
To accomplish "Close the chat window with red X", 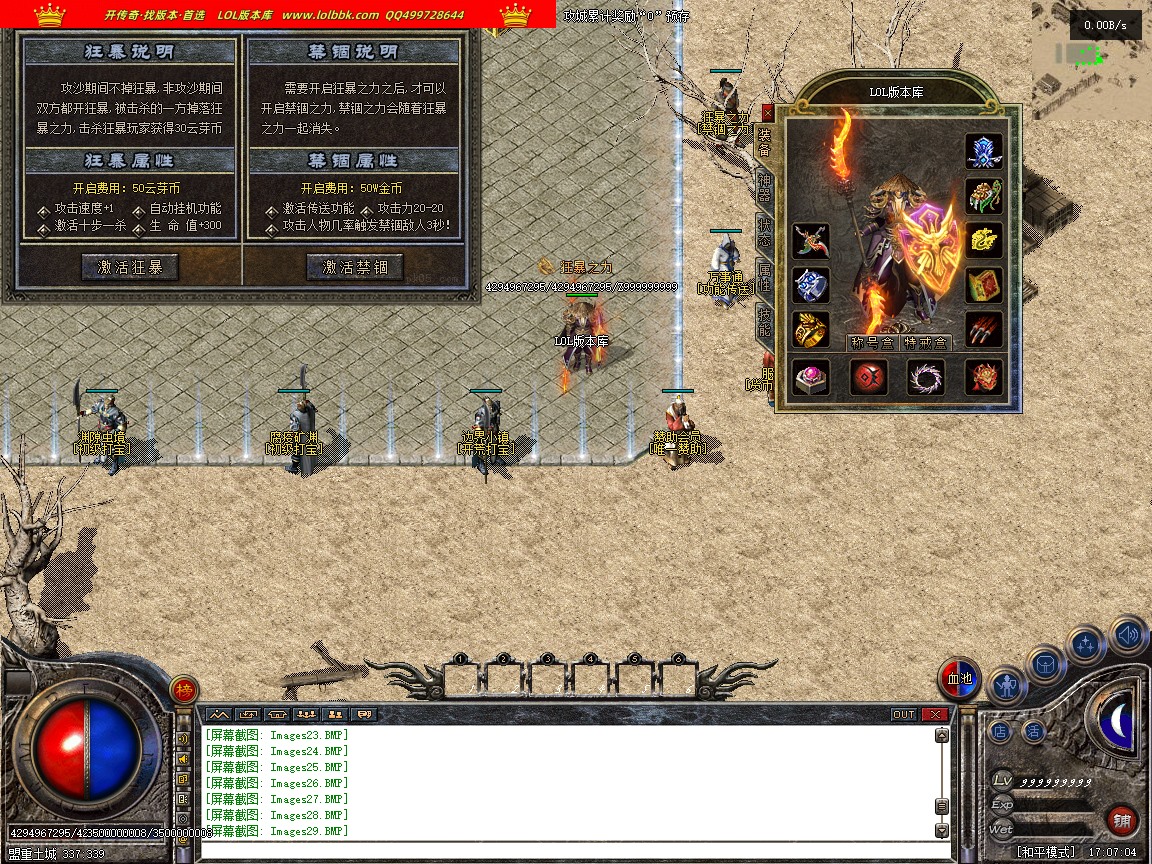I will click(934, 714).
